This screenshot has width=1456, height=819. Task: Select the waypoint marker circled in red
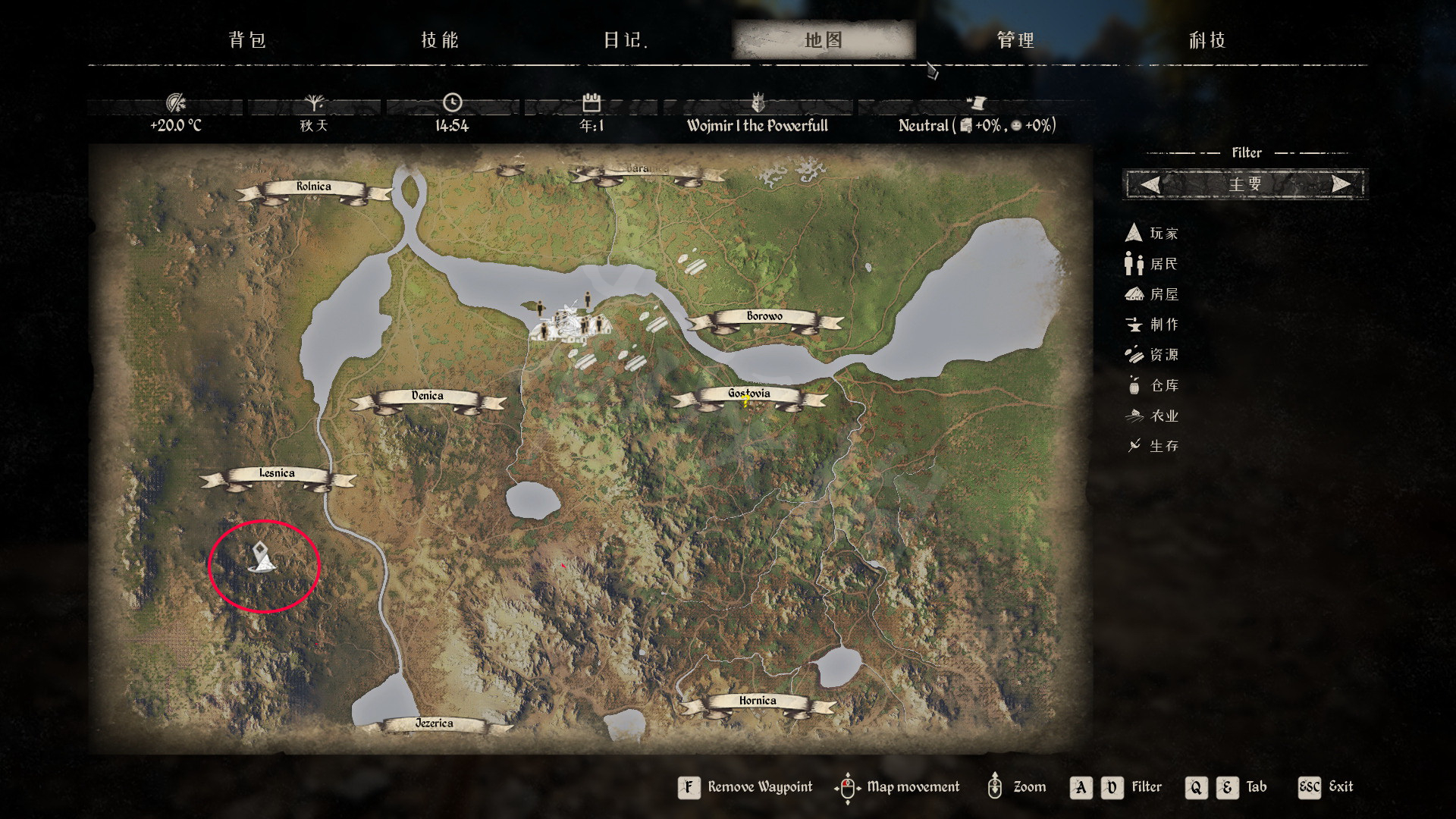point(262,558)
